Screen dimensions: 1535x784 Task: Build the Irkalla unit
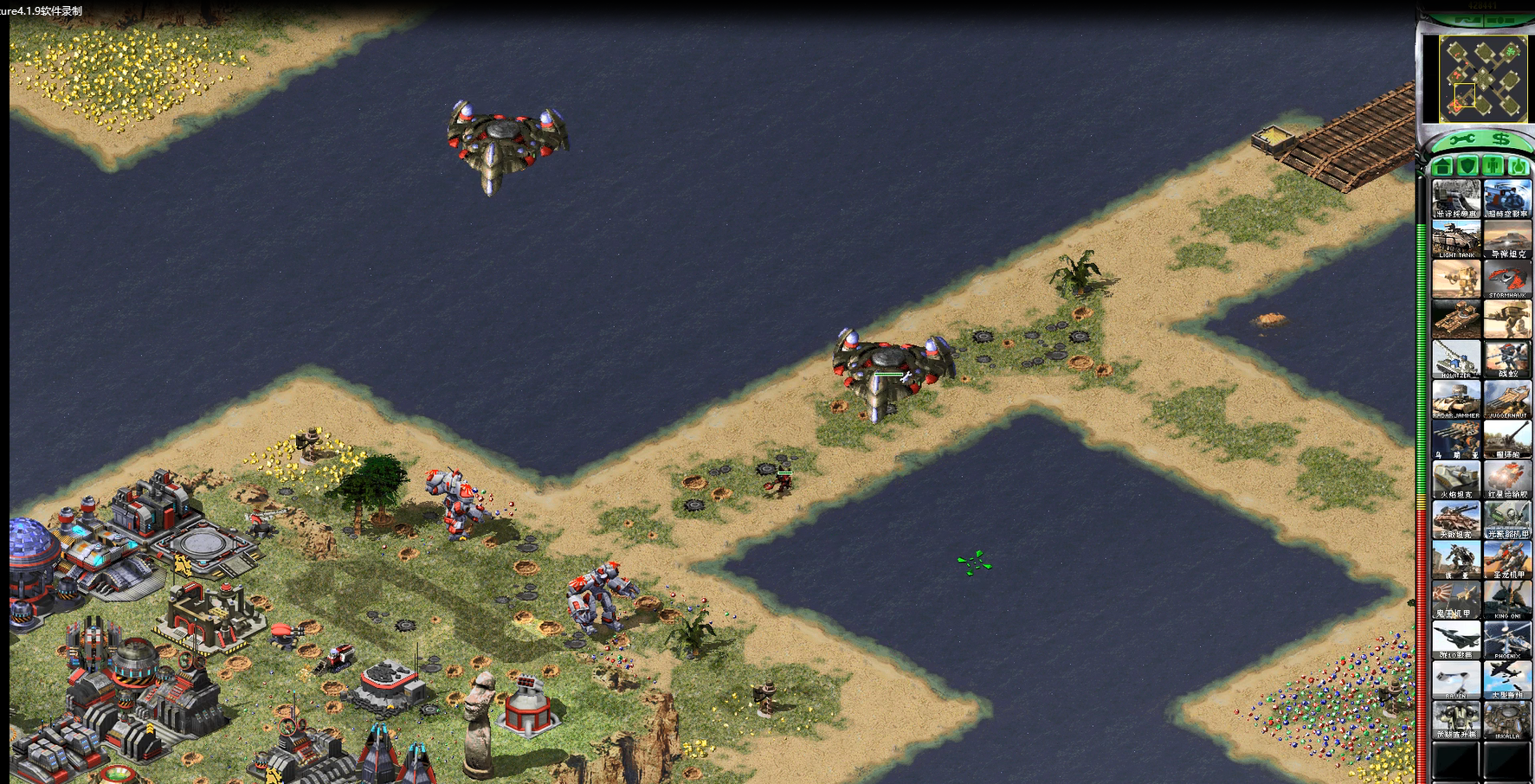[1507, 720]
